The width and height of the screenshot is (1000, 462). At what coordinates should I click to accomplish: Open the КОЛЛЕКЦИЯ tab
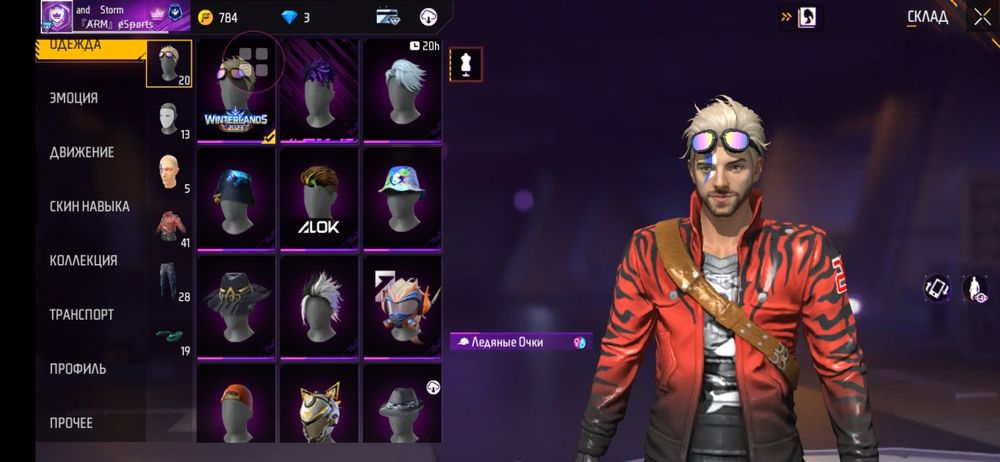[84, 260]
